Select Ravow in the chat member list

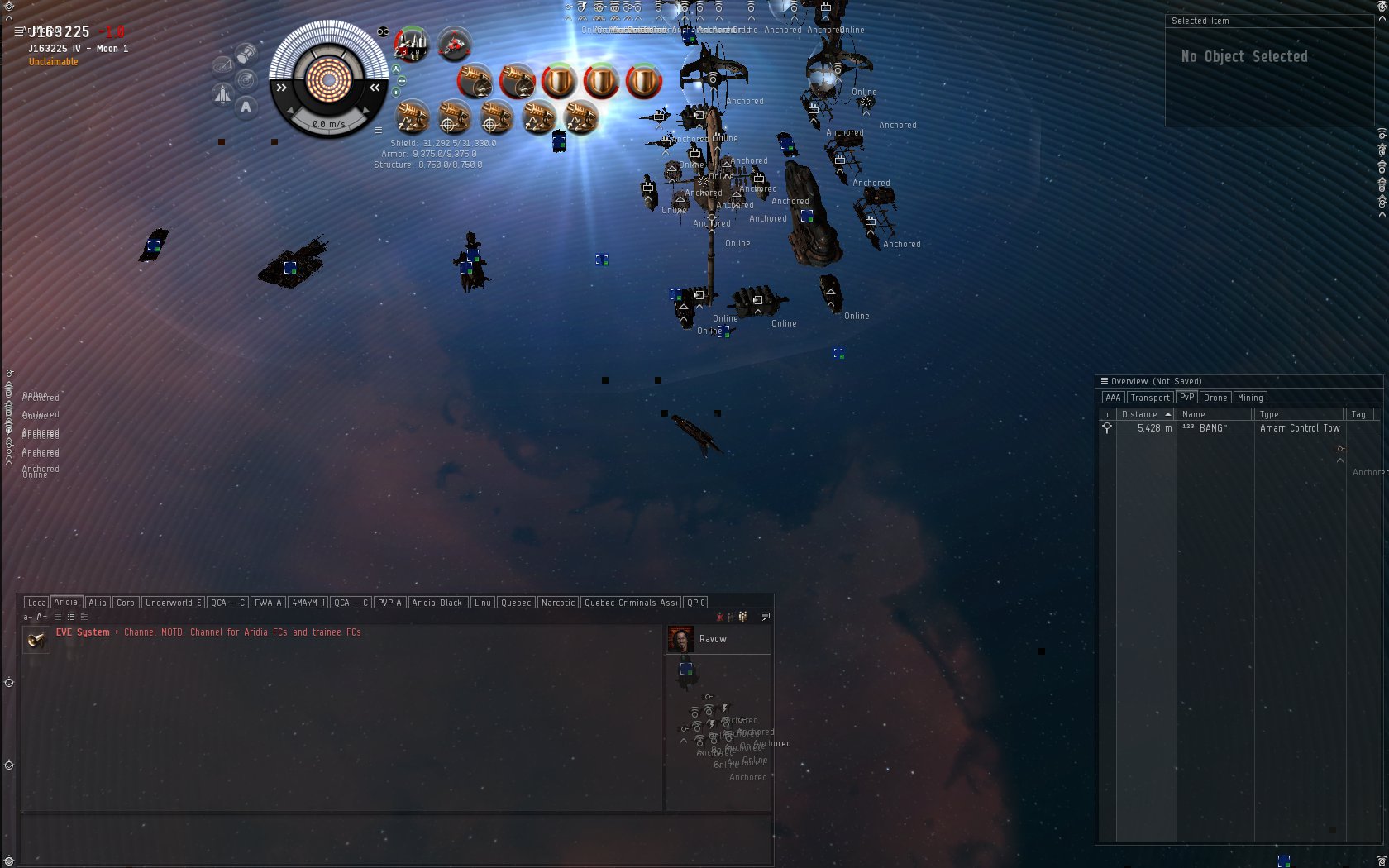713,639
